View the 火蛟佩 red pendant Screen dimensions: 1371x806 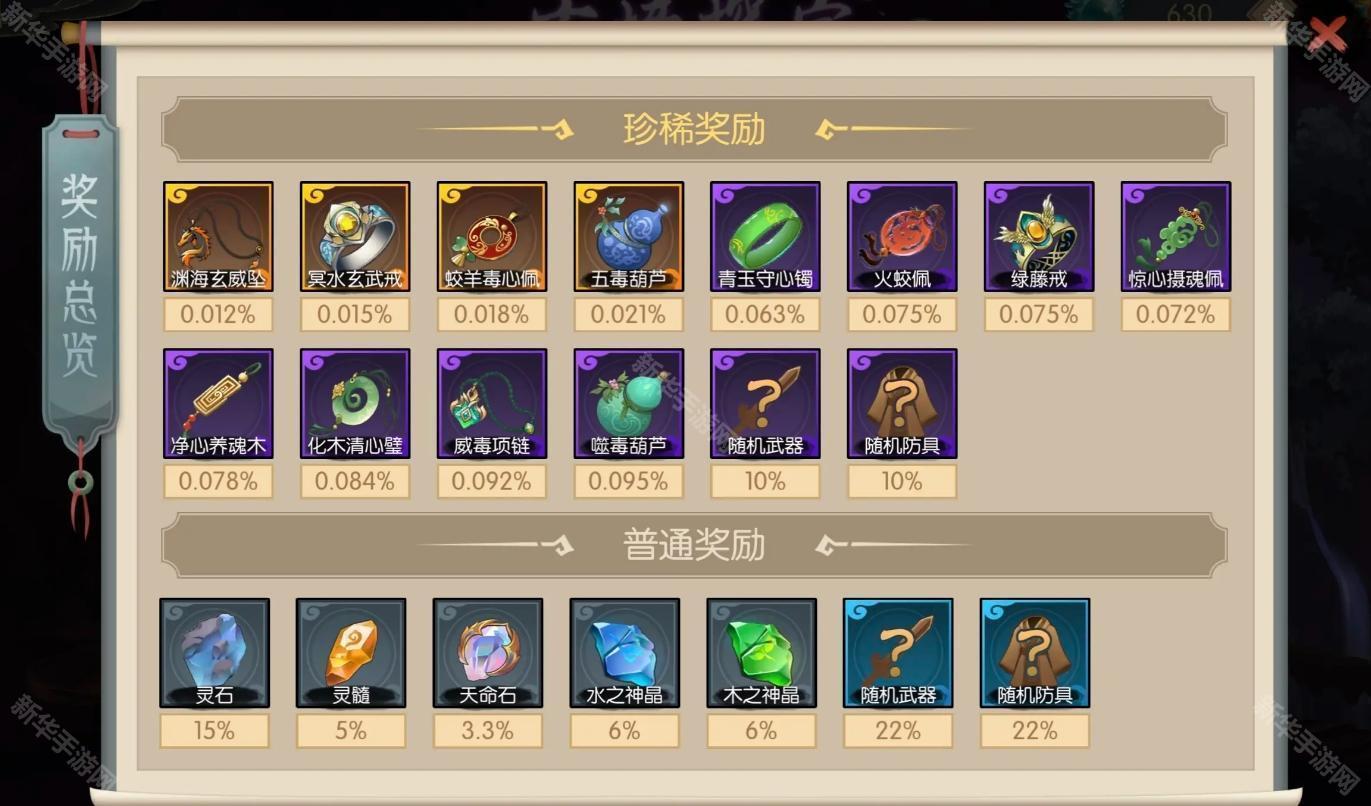click(x=902, y=236)
